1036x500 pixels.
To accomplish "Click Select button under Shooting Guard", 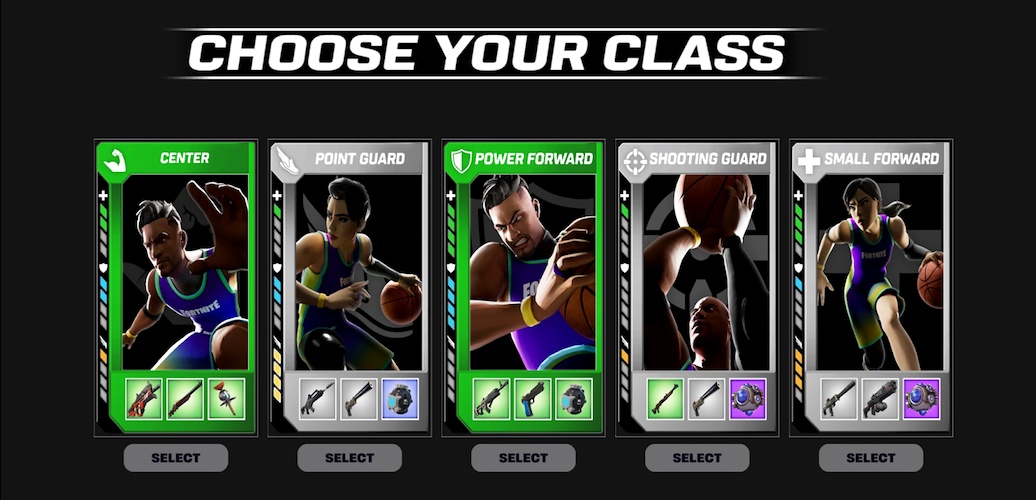I will point(698,458).
